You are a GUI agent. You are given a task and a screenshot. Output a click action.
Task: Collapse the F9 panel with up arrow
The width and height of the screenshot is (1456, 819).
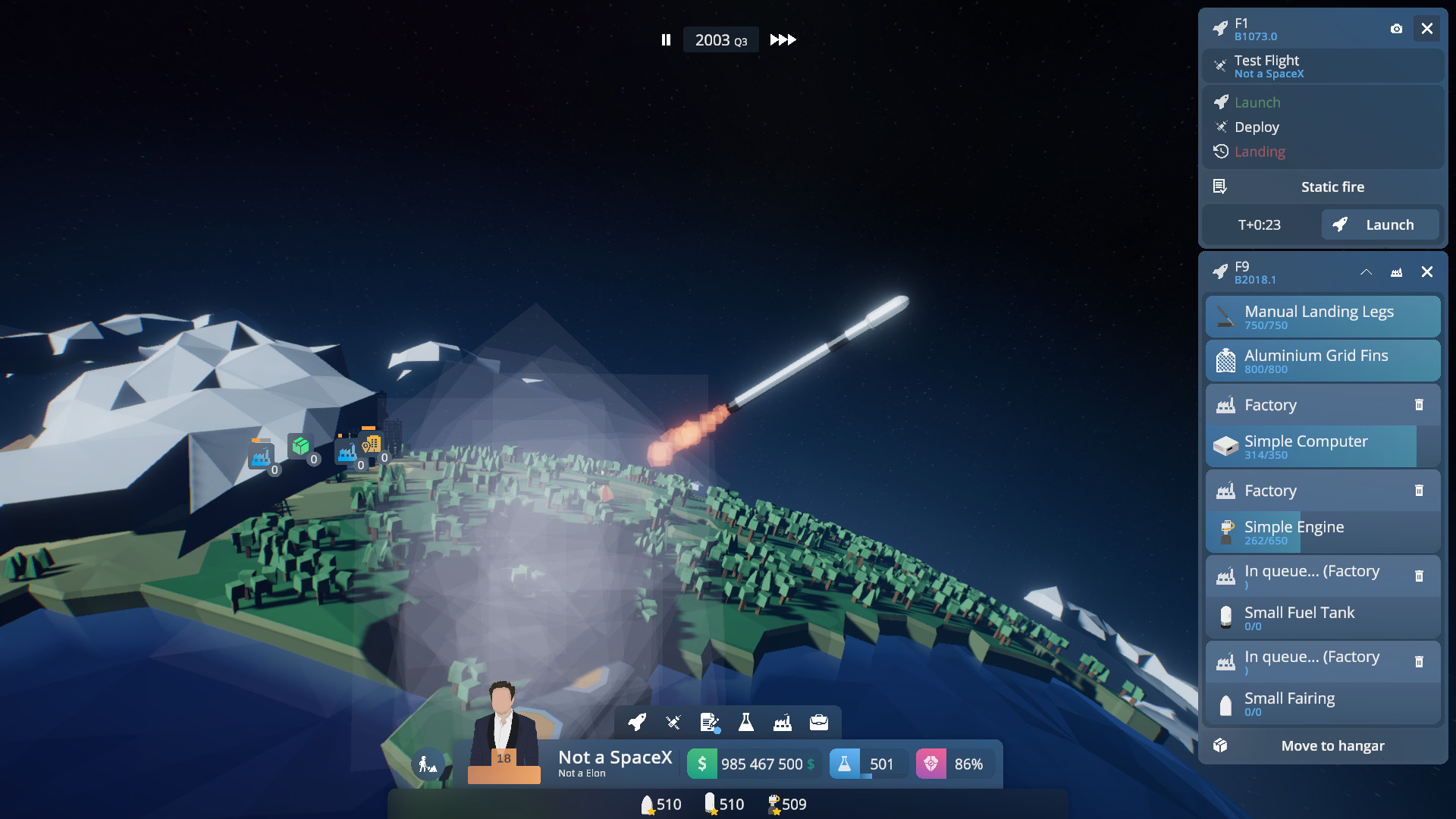1366,272
